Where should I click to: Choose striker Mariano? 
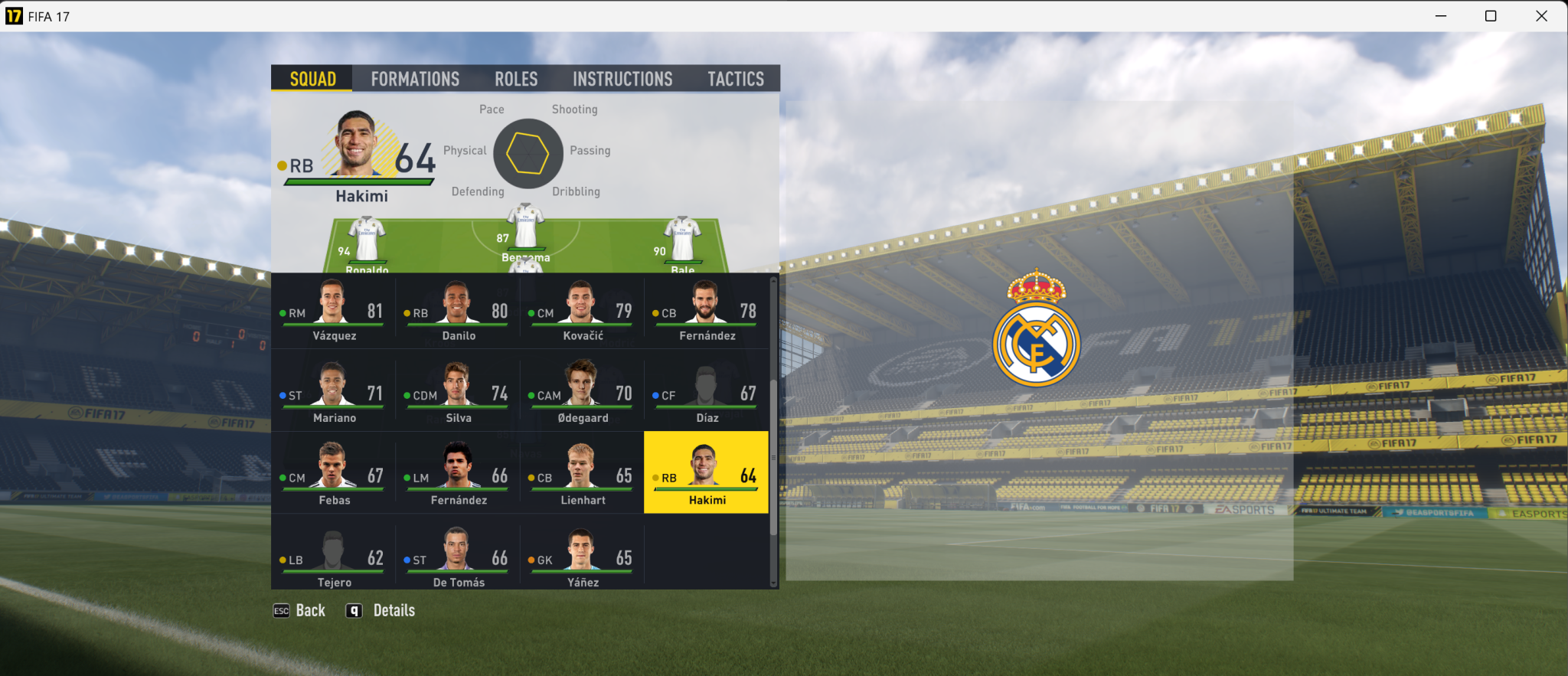[333, 394]
